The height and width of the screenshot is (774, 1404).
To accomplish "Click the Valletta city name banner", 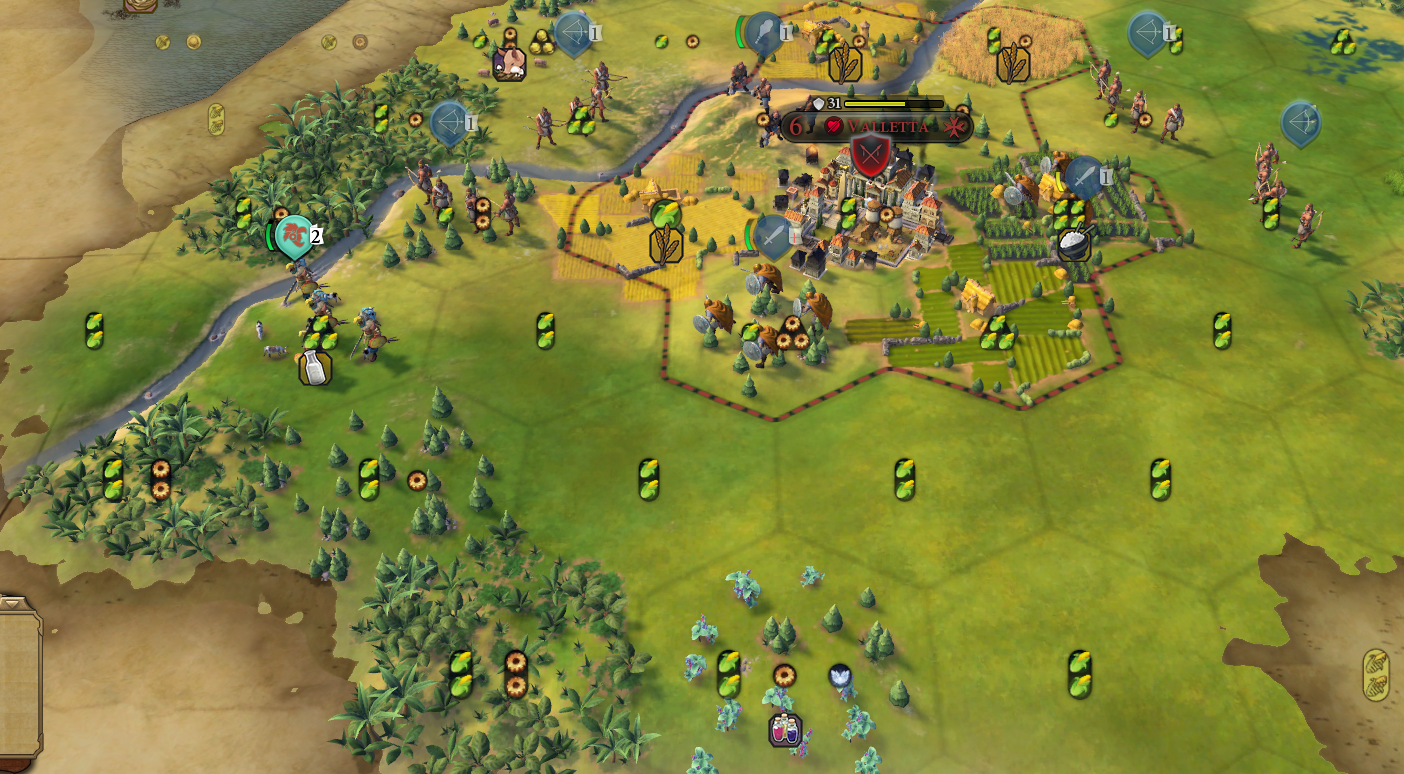I will tap(885, 126).
